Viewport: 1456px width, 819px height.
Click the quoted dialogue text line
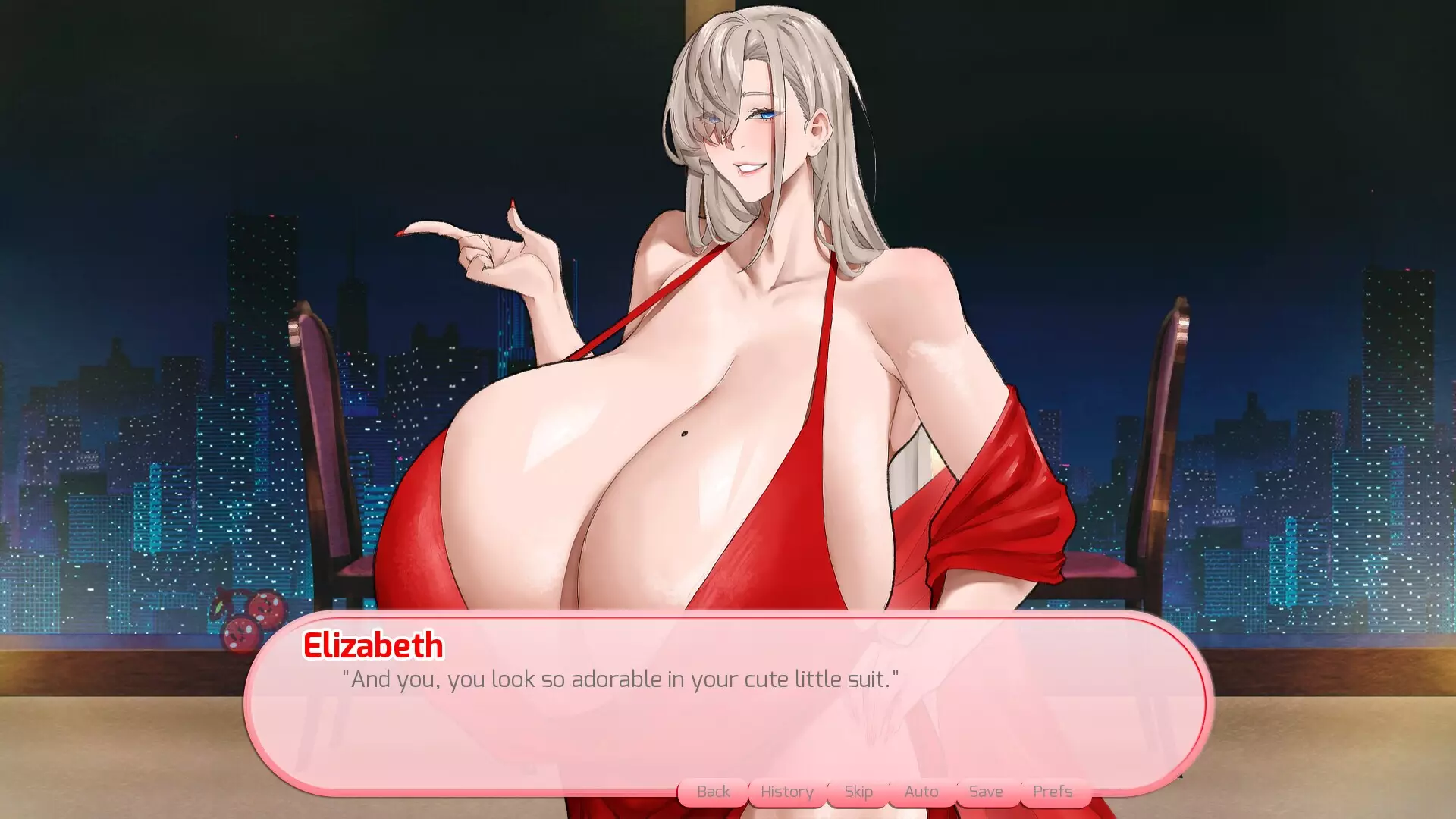click(622, 680)
